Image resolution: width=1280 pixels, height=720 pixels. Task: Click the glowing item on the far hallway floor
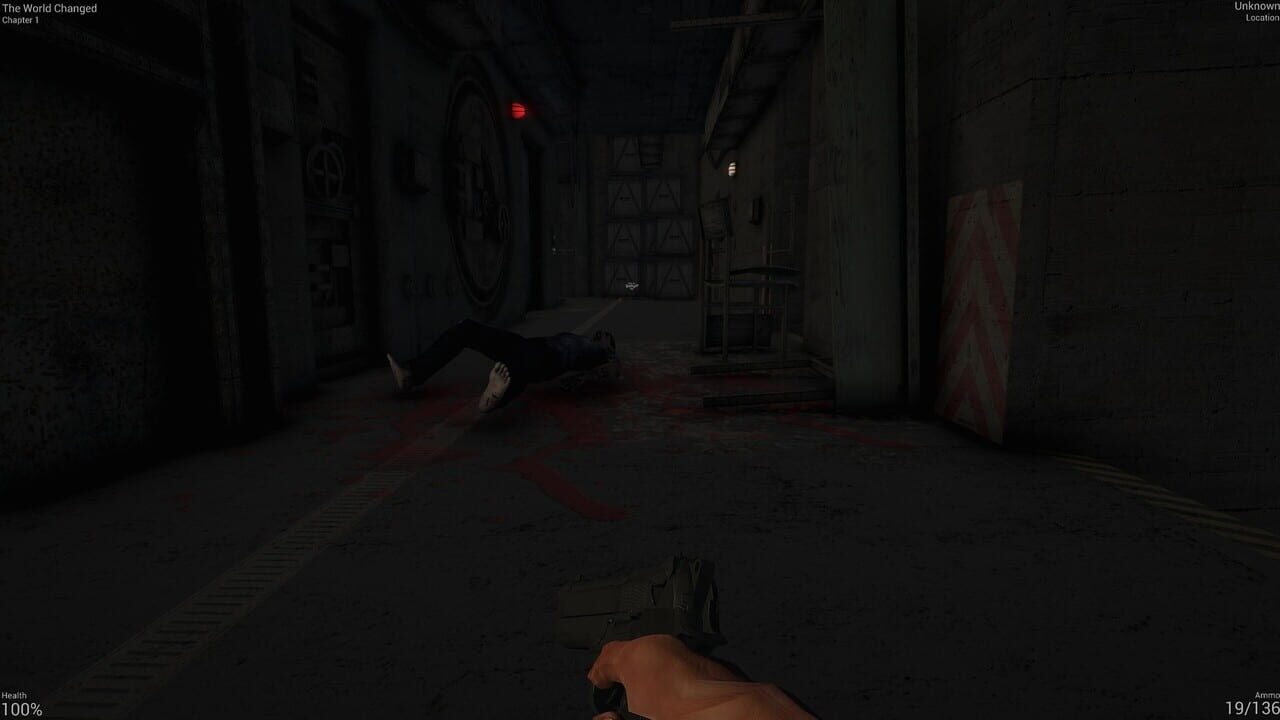tap(633, 285)
